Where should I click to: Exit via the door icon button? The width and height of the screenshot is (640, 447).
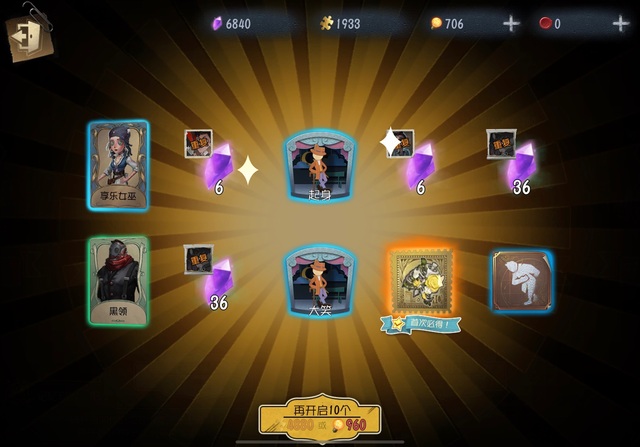[26, 36]
